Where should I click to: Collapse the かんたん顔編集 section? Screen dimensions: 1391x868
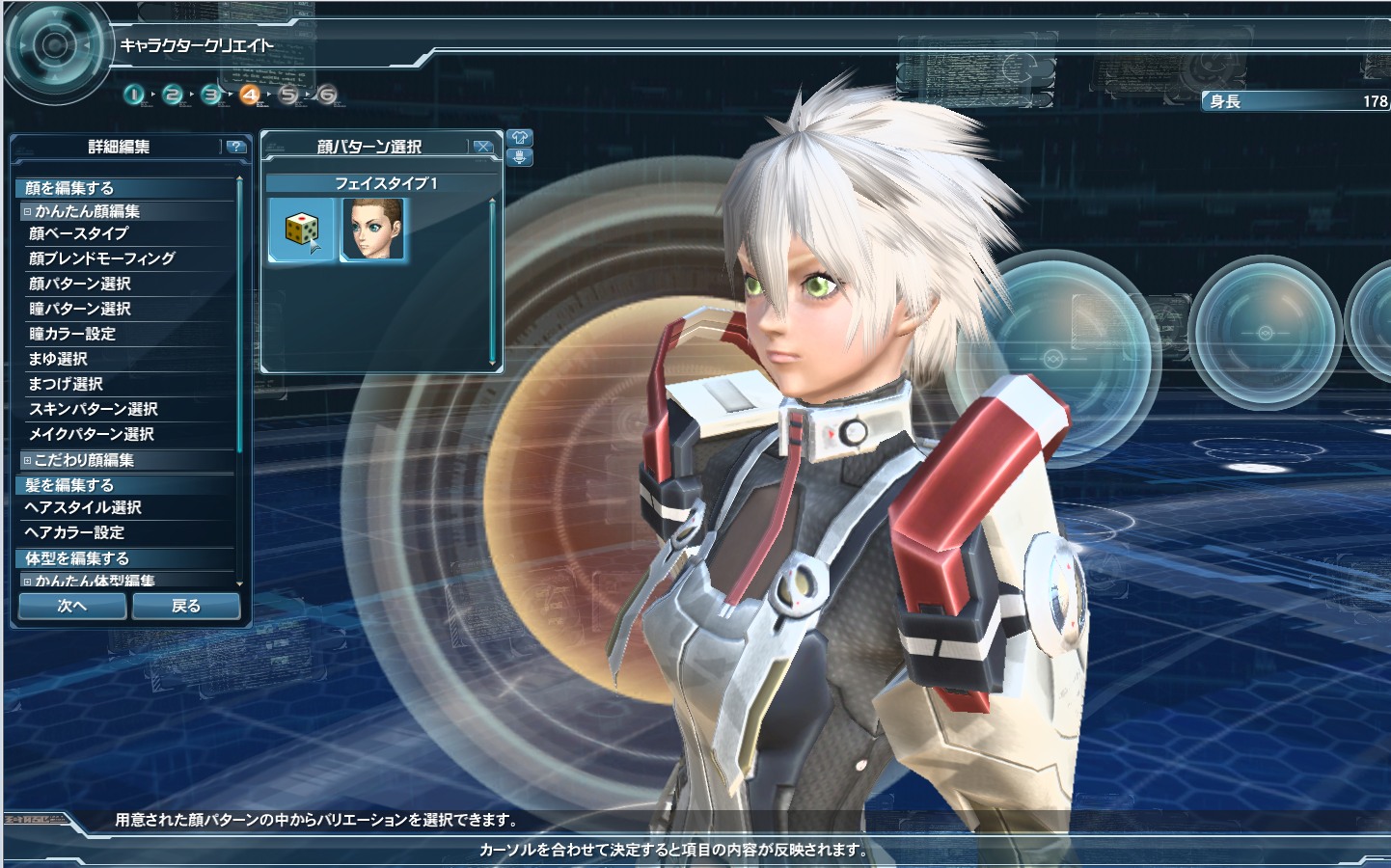click(28, 211)
